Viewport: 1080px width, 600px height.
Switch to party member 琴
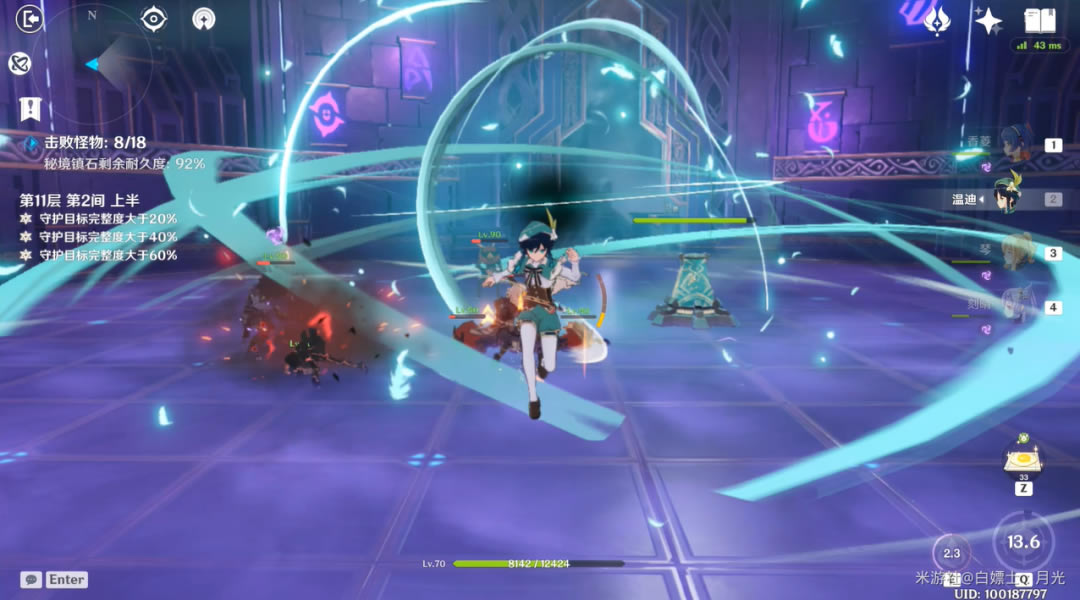(1015, 252)
